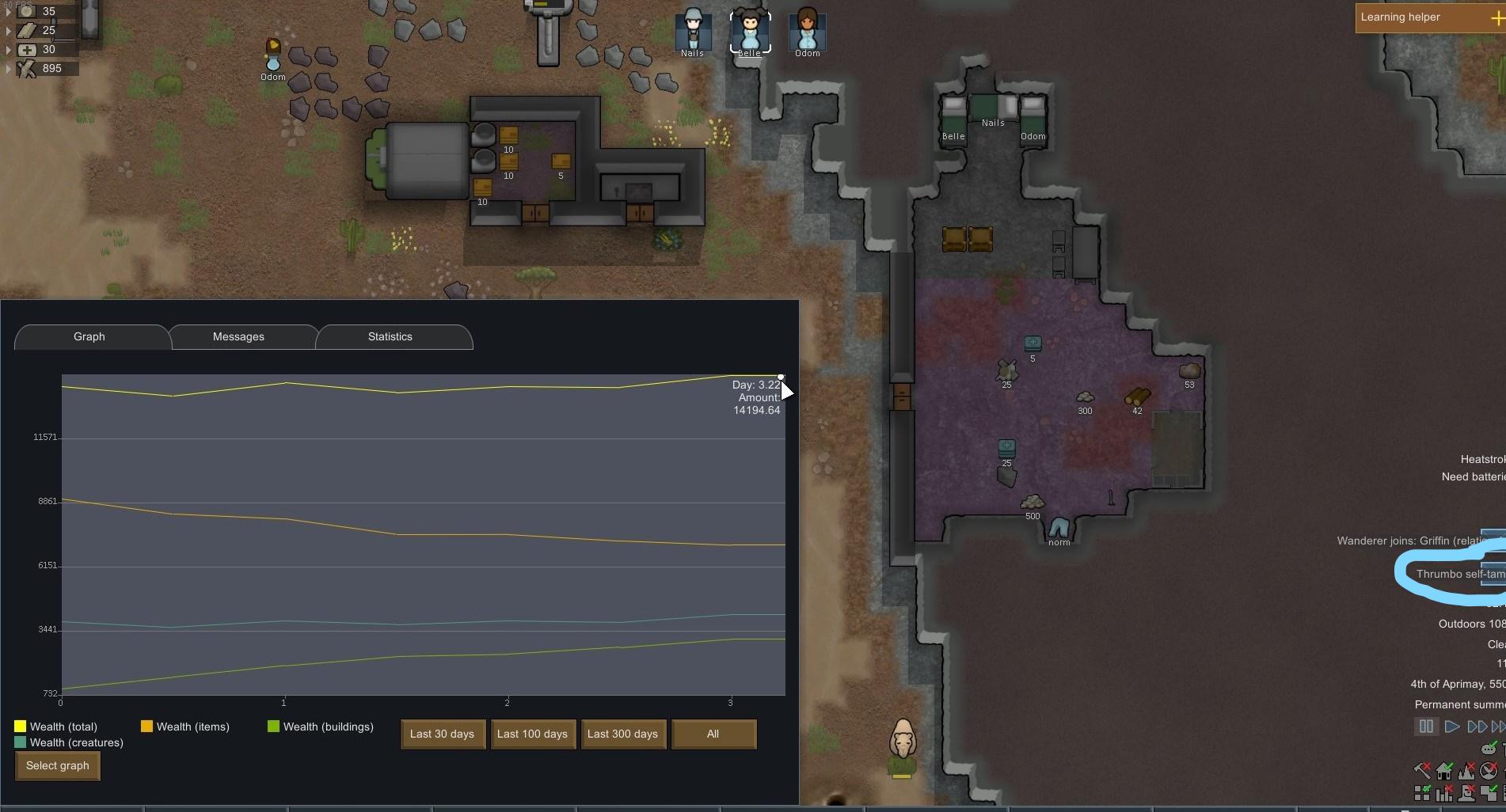Screen dimensions: 1506x812
Task: Select Belle's portrait in the colonist bar
Action: click(x=749, y=32)
